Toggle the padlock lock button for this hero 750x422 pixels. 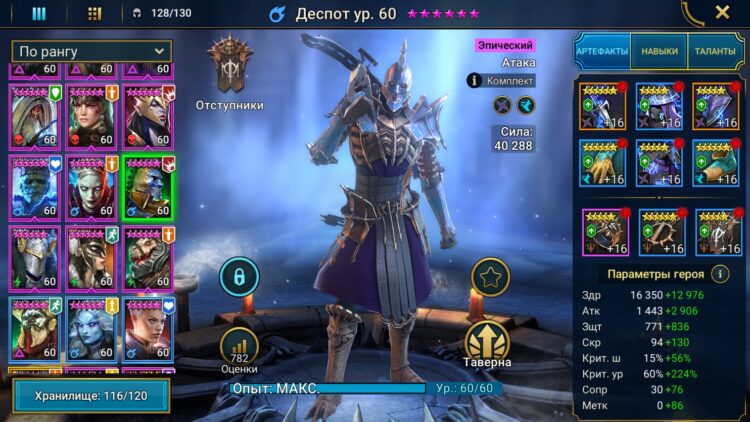239,276
